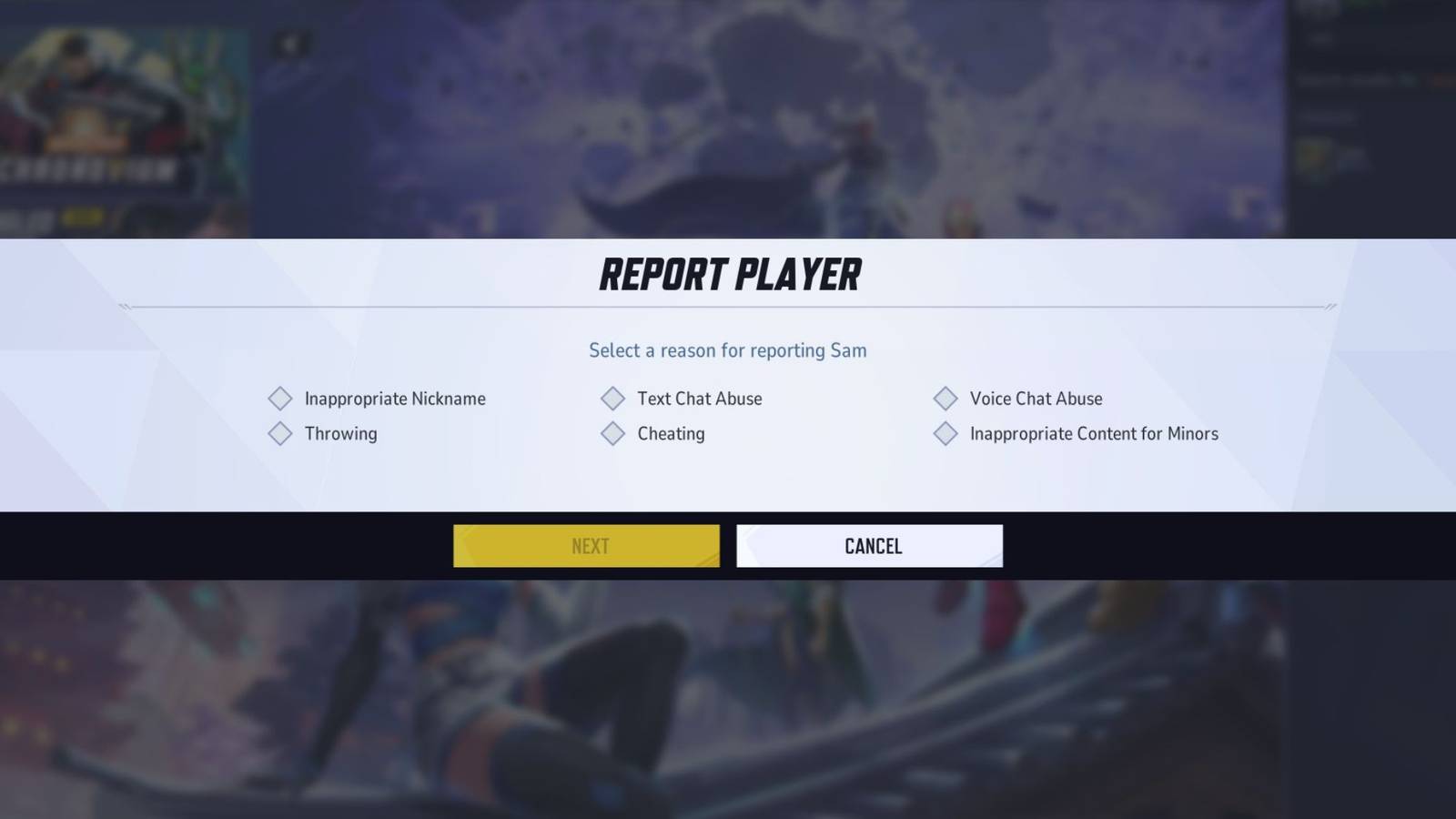The image size is (1456, 819).
Task: Click the diamond beside Inappropriate Nickname
Action: pos(280,399)
